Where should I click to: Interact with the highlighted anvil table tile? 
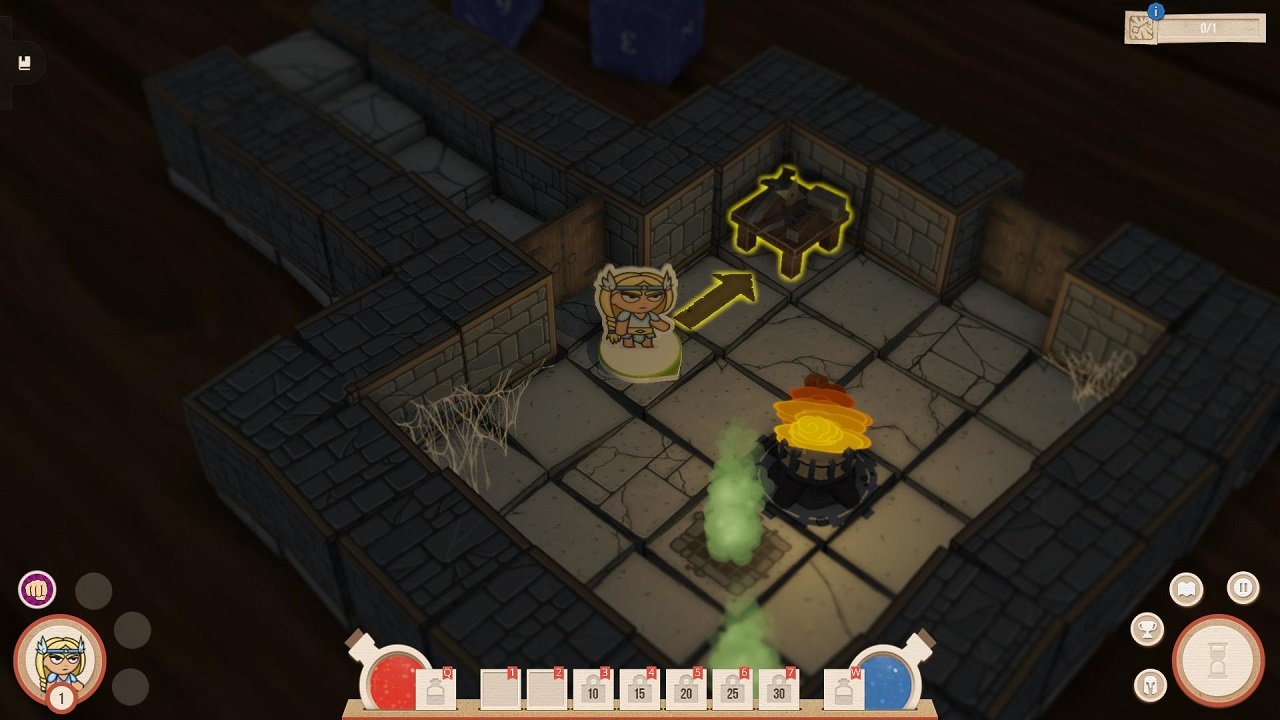[x=790, y=220]
